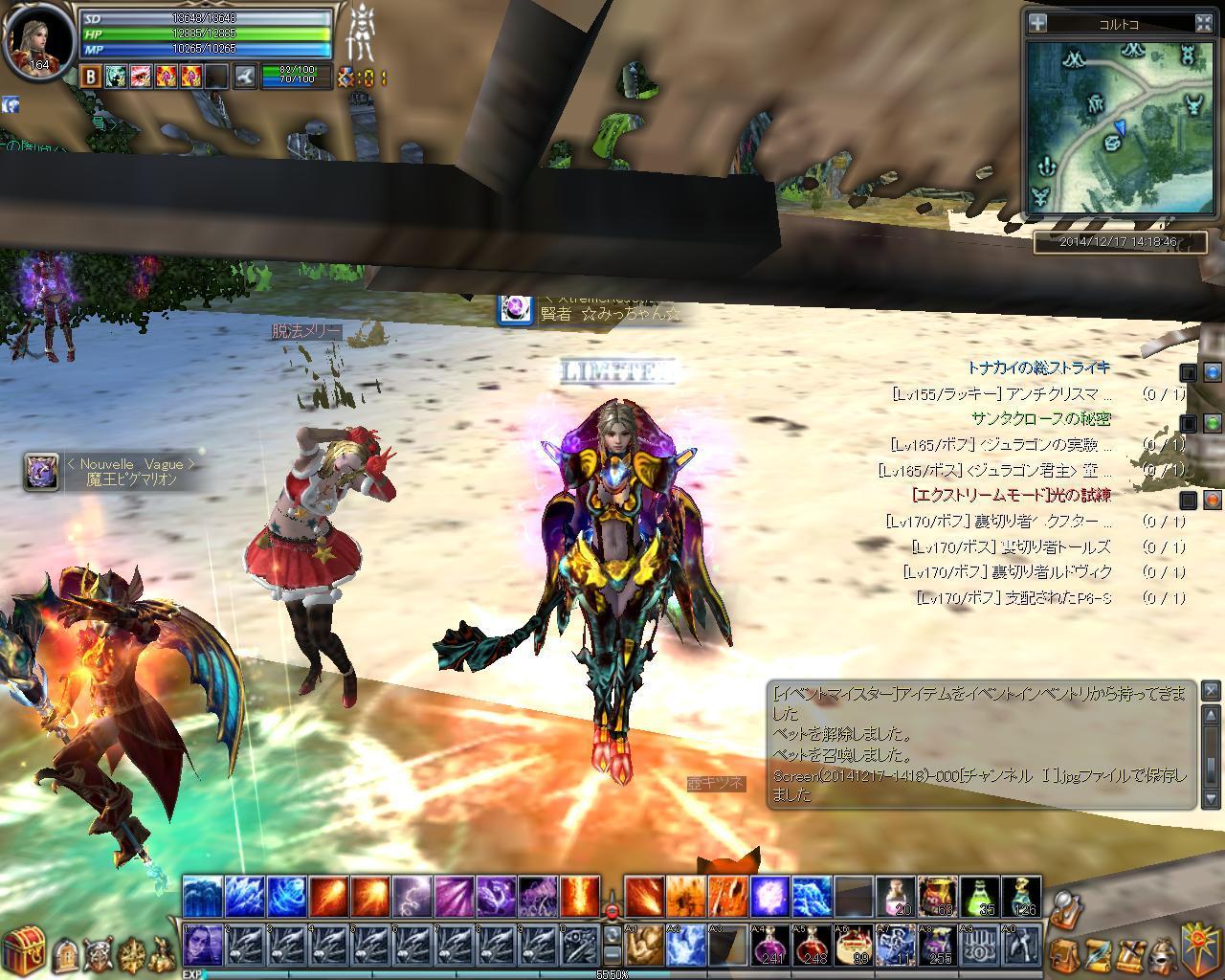Click the skull and crossbones menu icon
This screenshot has height=980, width=1225.
pyautogui.click(x=98, y=952)
